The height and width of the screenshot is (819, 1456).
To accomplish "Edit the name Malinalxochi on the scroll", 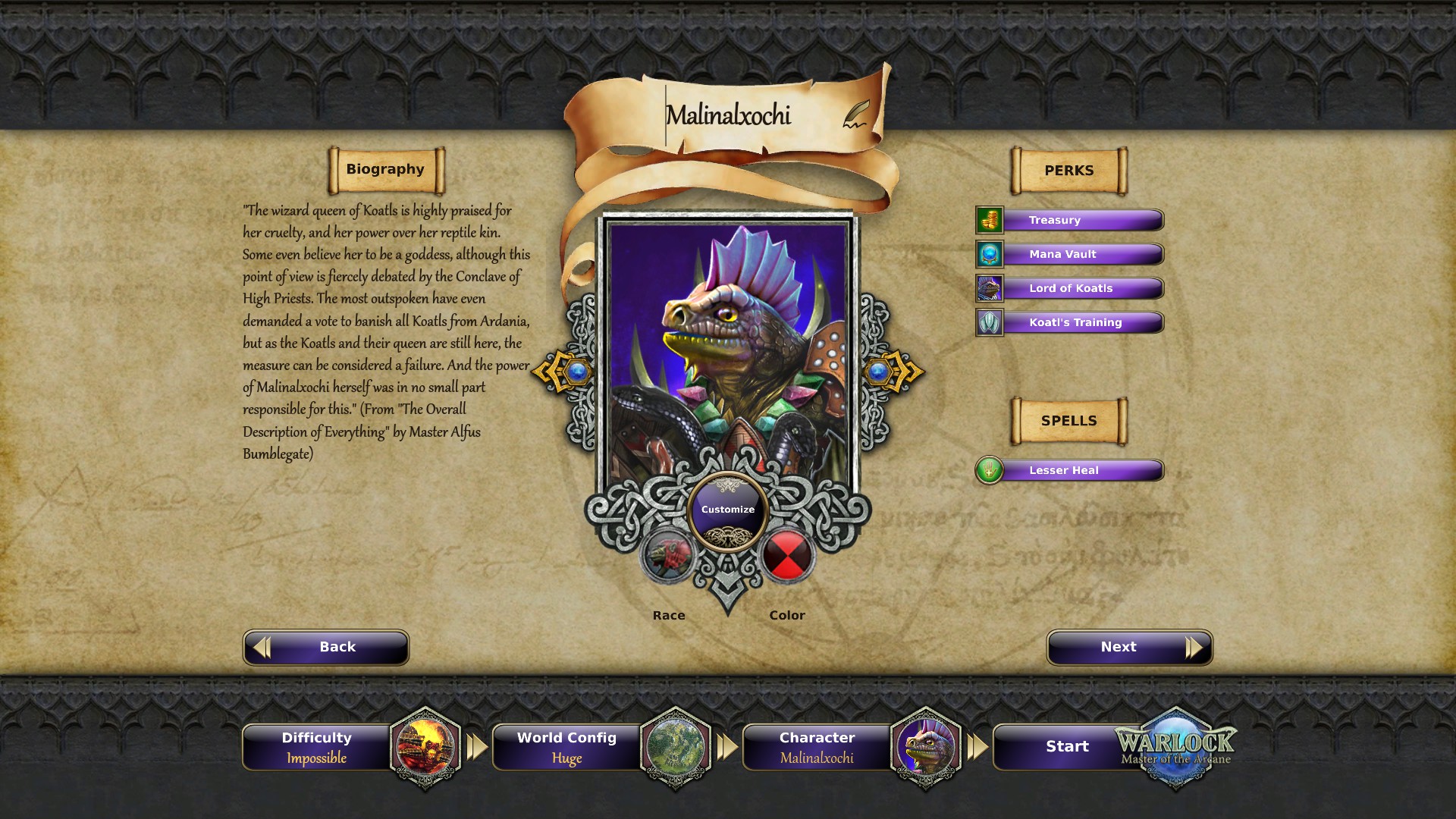I will (x=728, y=115).
